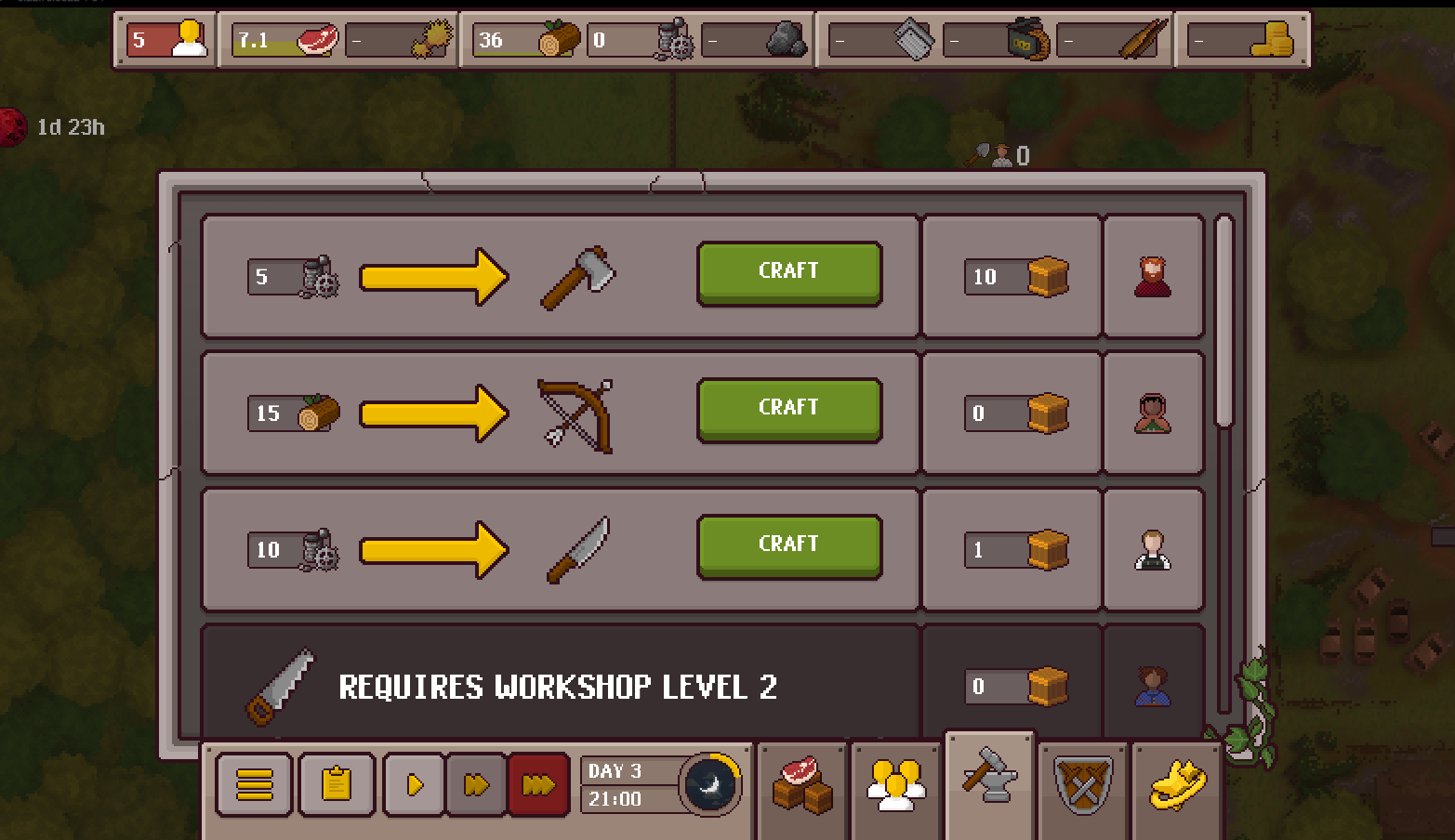Set game speed to triple fast-forward

coord(538,785)
